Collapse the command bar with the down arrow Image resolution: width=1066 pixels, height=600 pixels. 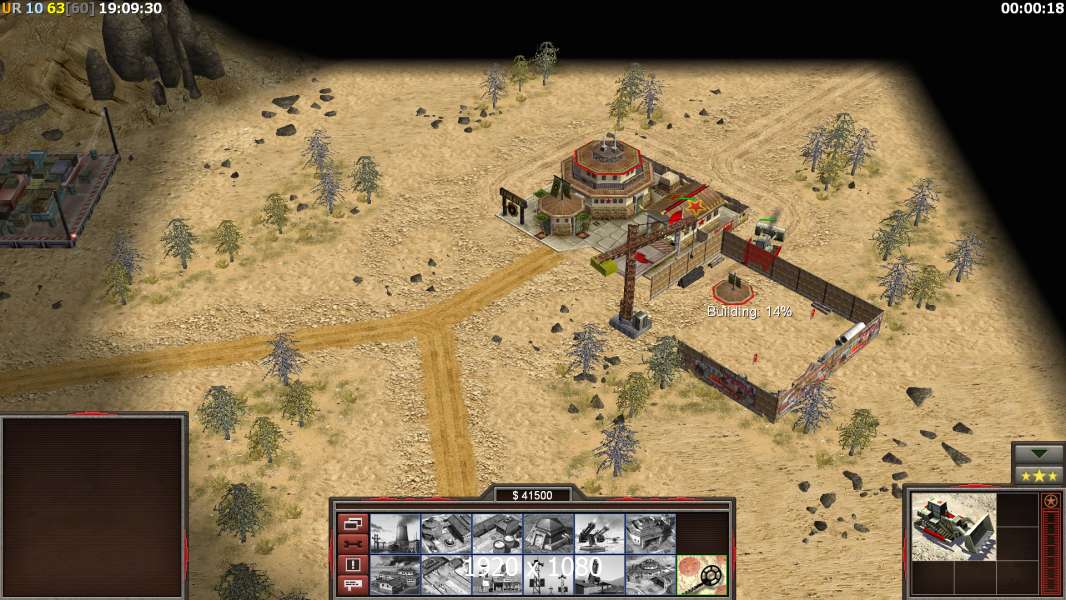click(1038, 453)
